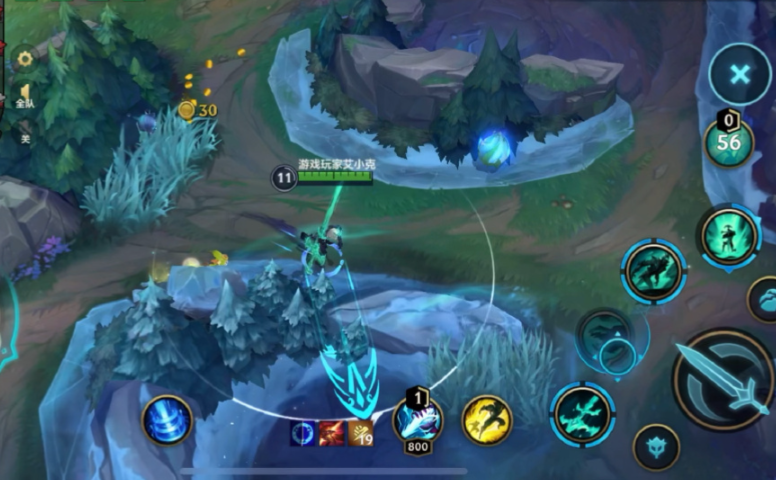This screenshot has height=480, width=776.
Task: Tap the small turret-target button
Action: [x=657, y=445]
